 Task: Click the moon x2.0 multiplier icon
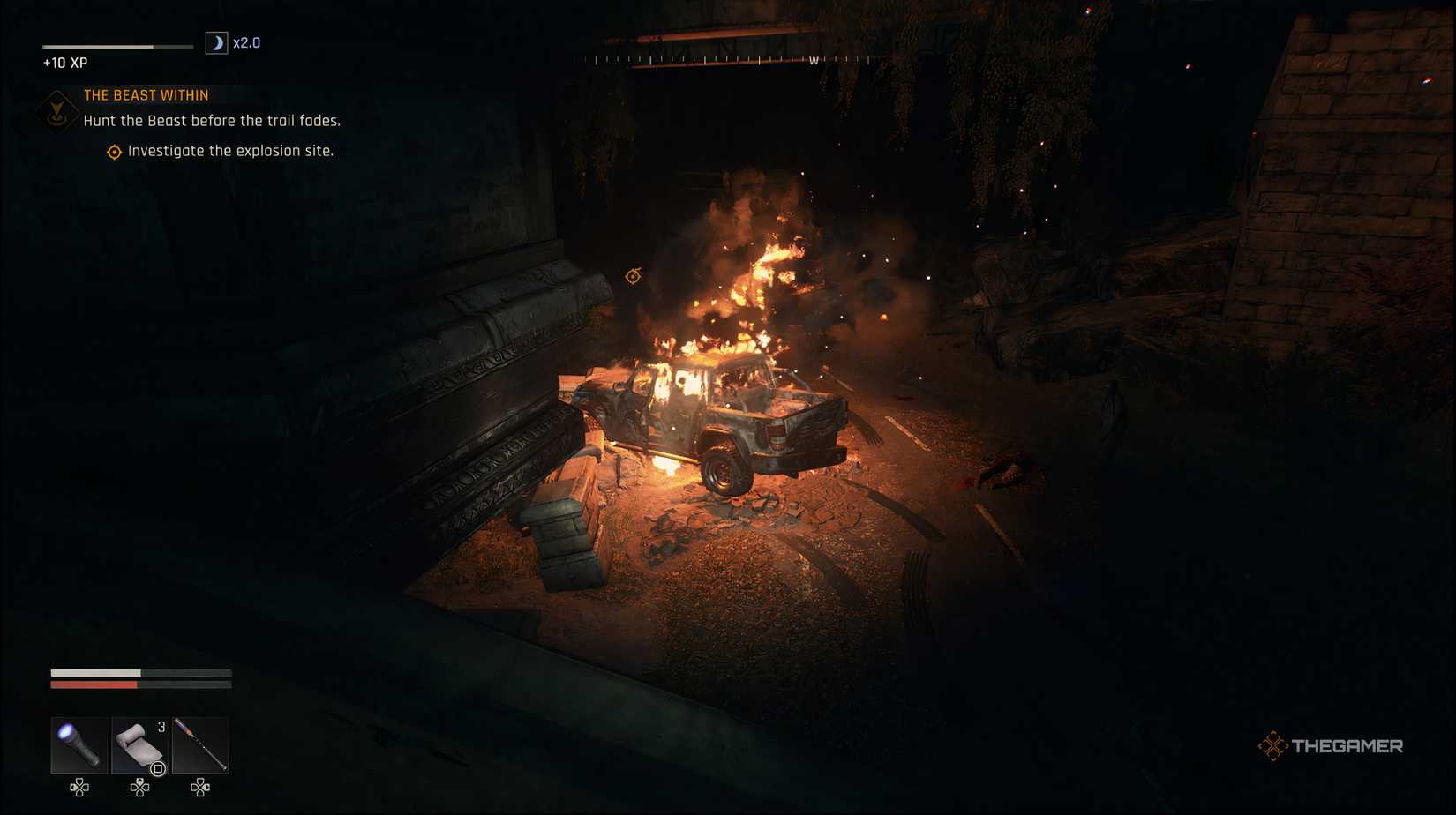216,41
